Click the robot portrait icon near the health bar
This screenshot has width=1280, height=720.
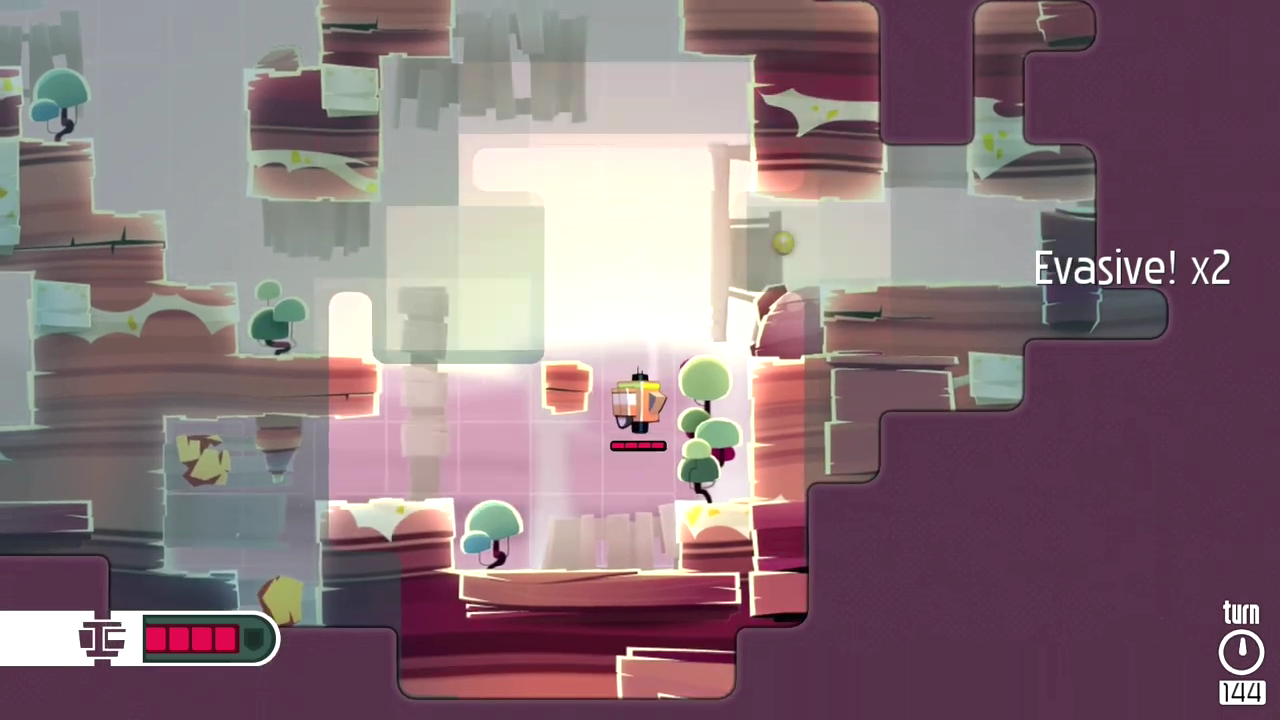tap(102, 640)
